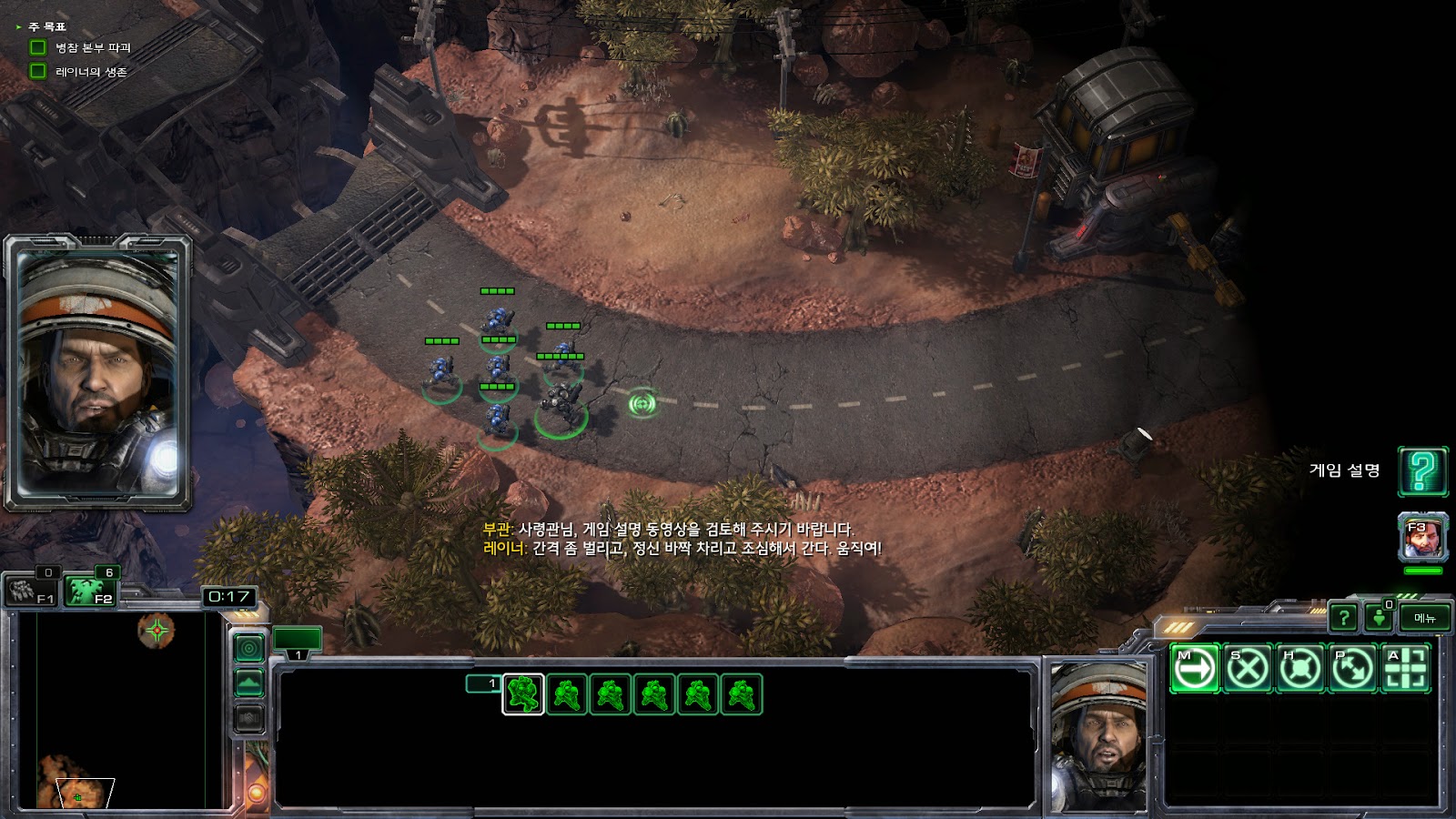Image resolution: width=1456 pixels, height=819 pixels.
Task: Activate the minimap ping button
Action: [249, 648]
